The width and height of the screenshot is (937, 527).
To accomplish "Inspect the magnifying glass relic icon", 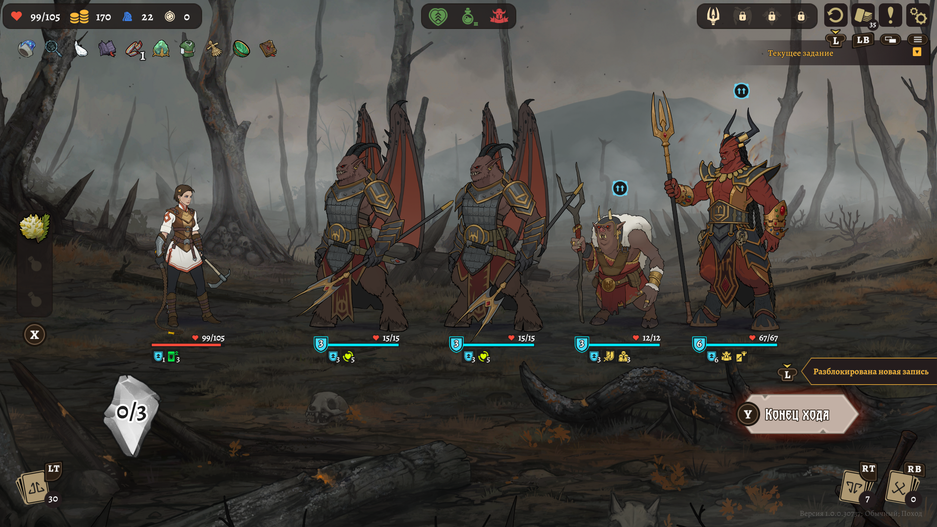I will (53, 48).
